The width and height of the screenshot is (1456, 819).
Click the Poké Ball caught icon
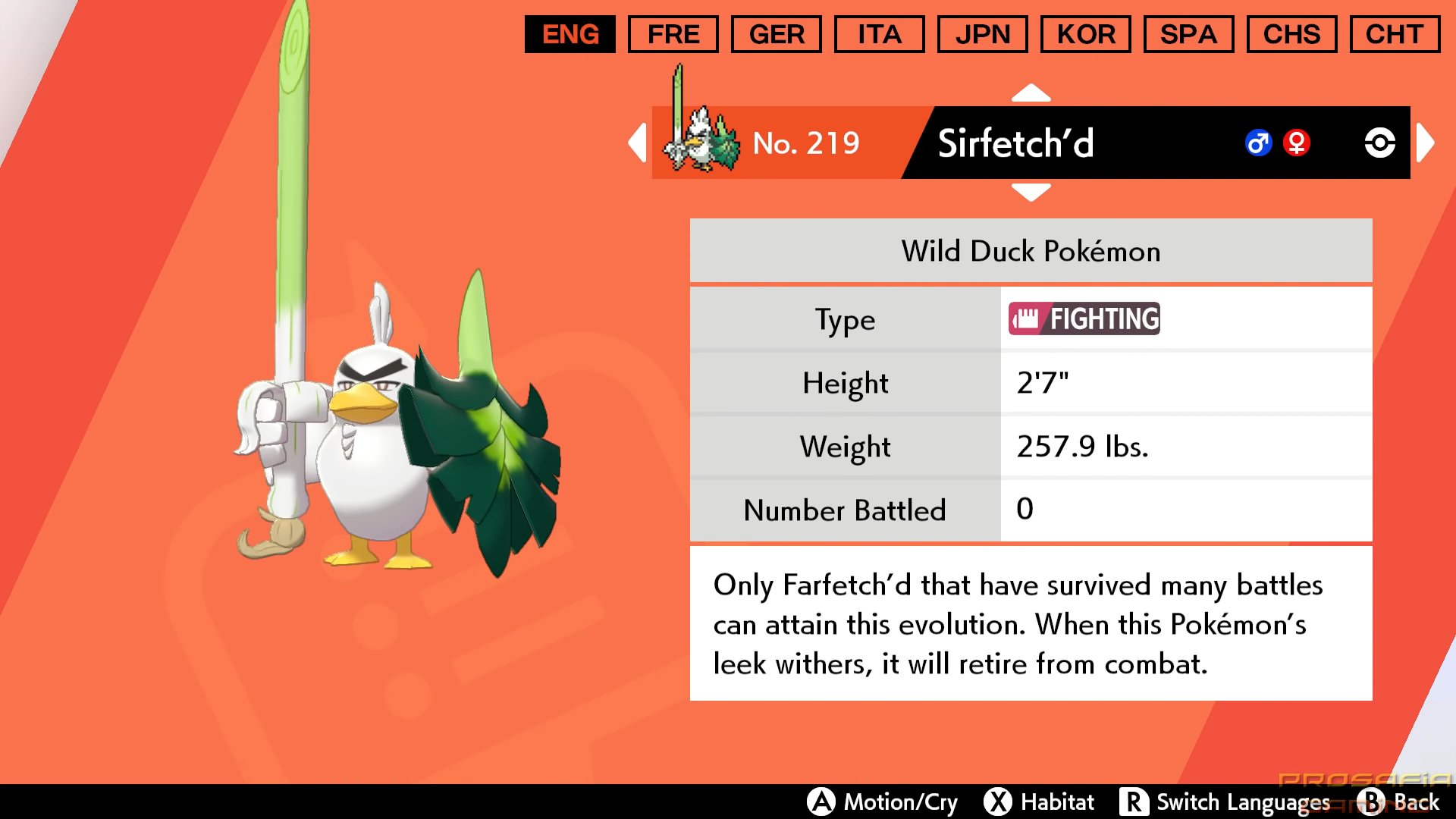[x=1379, y=143]
